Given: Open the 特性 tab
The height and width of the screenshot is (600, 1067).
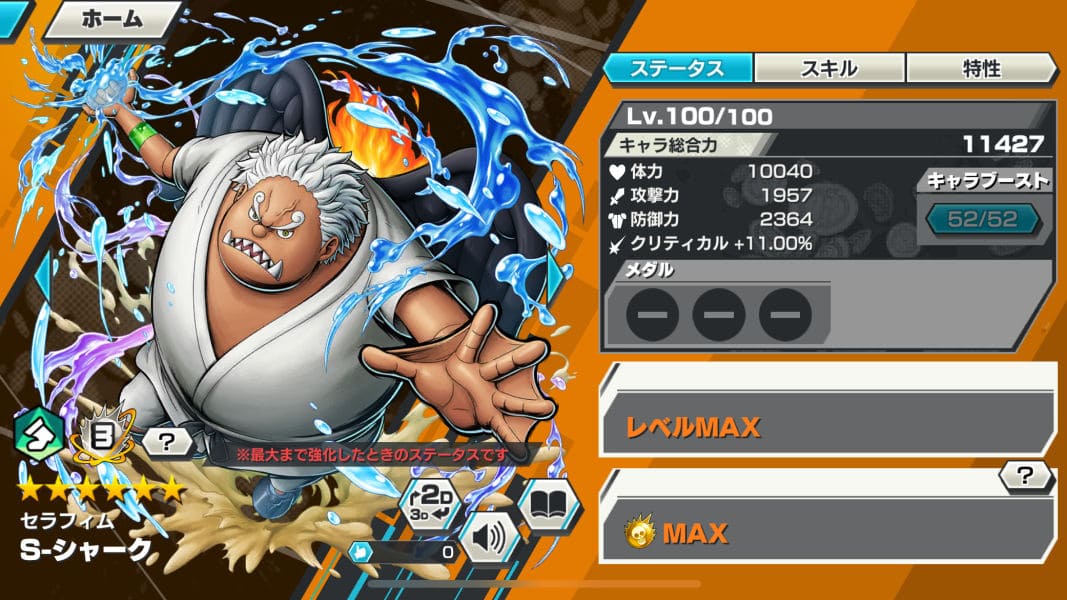Looking at the screenshot, I should pyautogui.click(x=981, y=68).
